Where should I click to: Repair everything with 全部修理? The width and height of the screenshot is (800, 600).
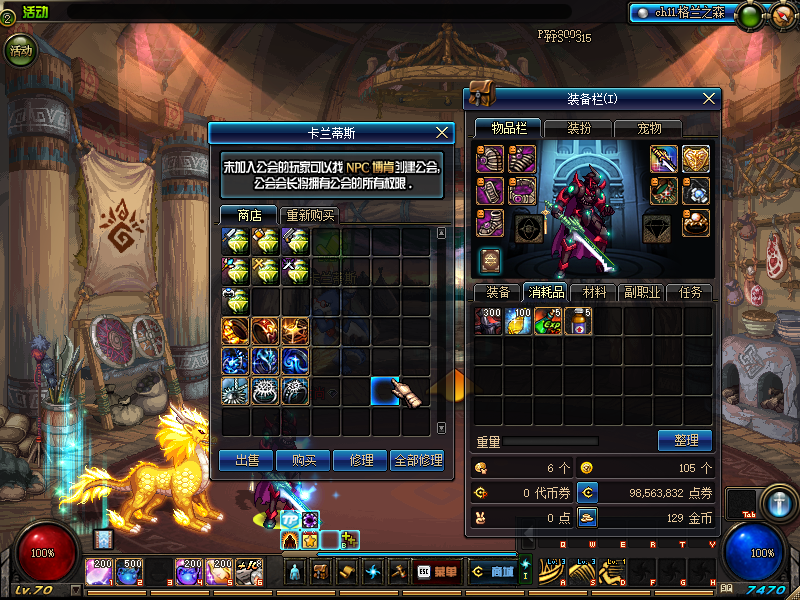coord(417,461)
